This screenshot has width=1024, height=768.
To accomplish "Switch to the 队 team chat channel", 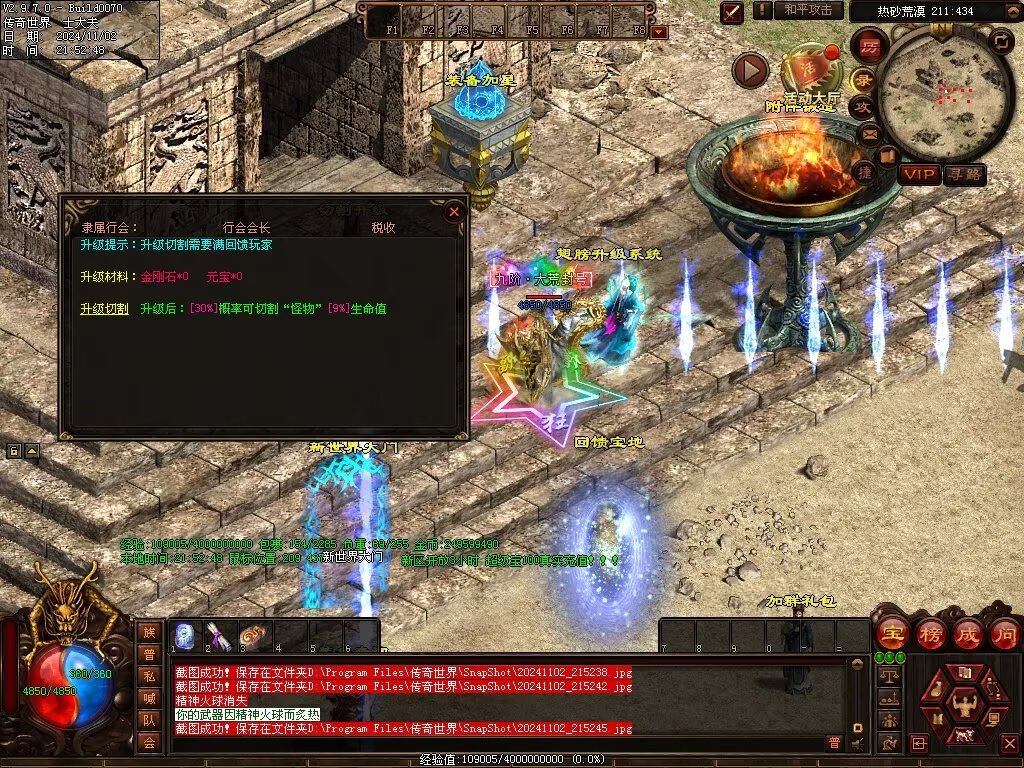I will (149, 720).
